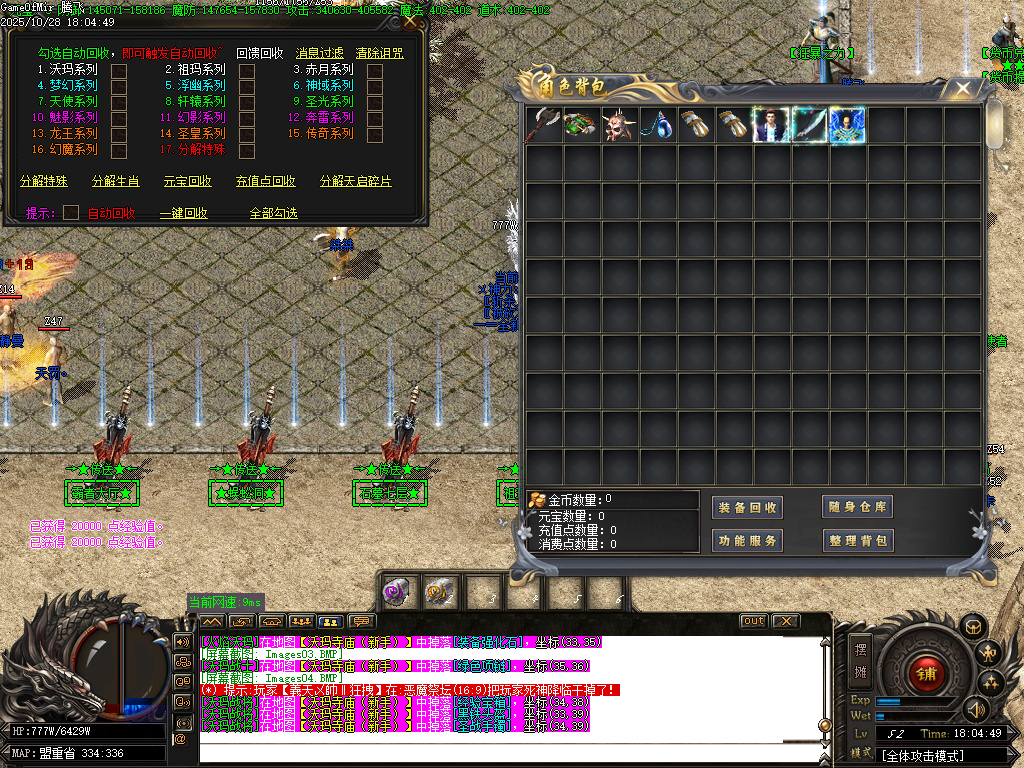The width and height of the screenshot is (1024, 768).
Task: Tick the 沃玛系列 auto-recycle checkbox
Action: click(119, 70)
